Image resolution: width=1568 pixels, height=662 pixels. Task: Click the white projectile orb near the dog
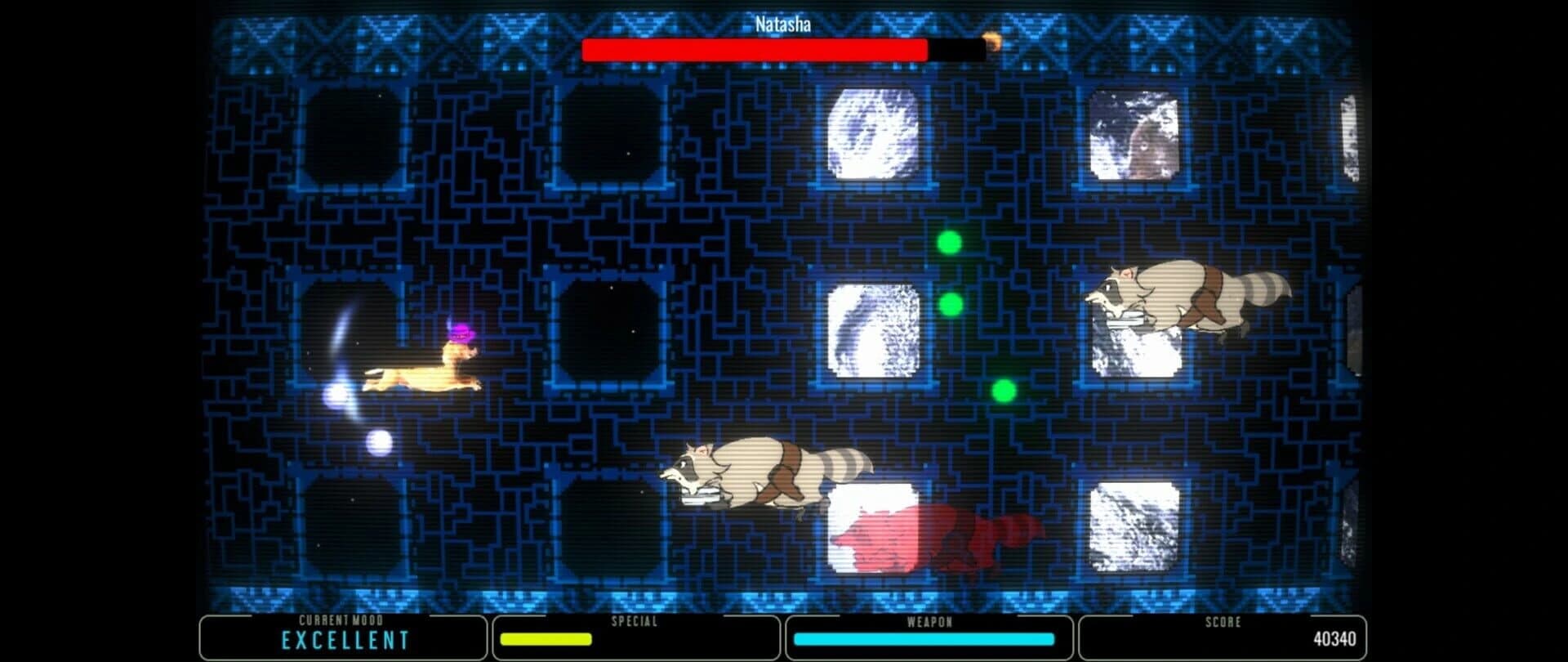377,441
